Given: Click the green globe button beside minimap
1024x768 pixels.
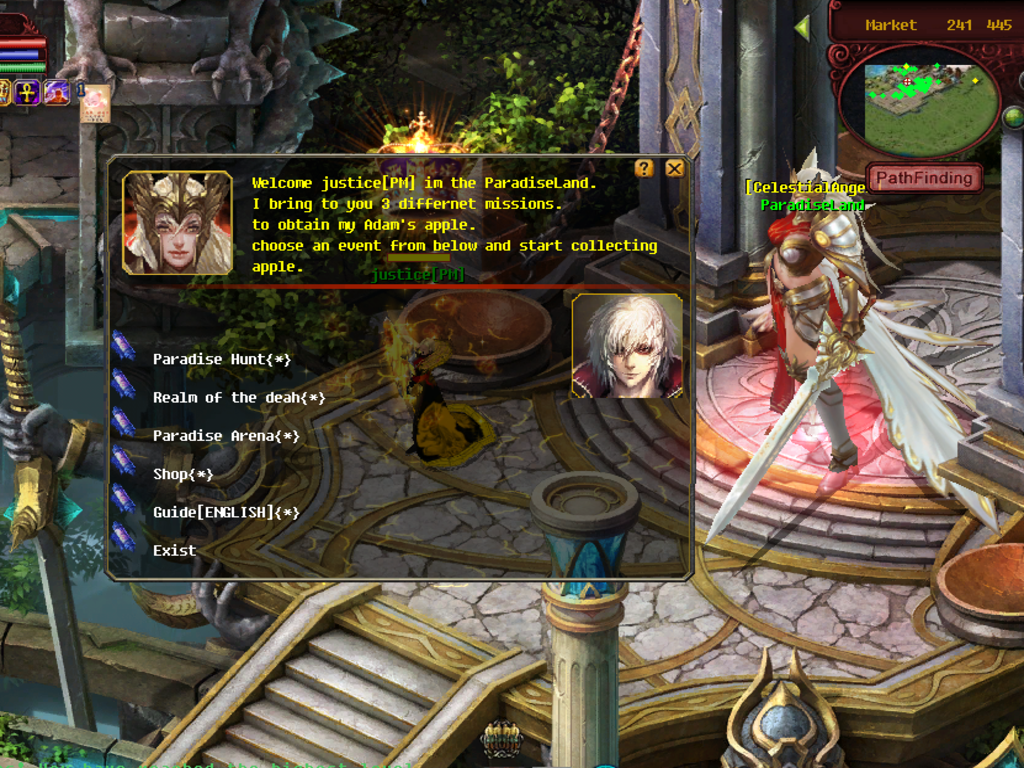Looking at the screenshot, I should [1012, 117].
